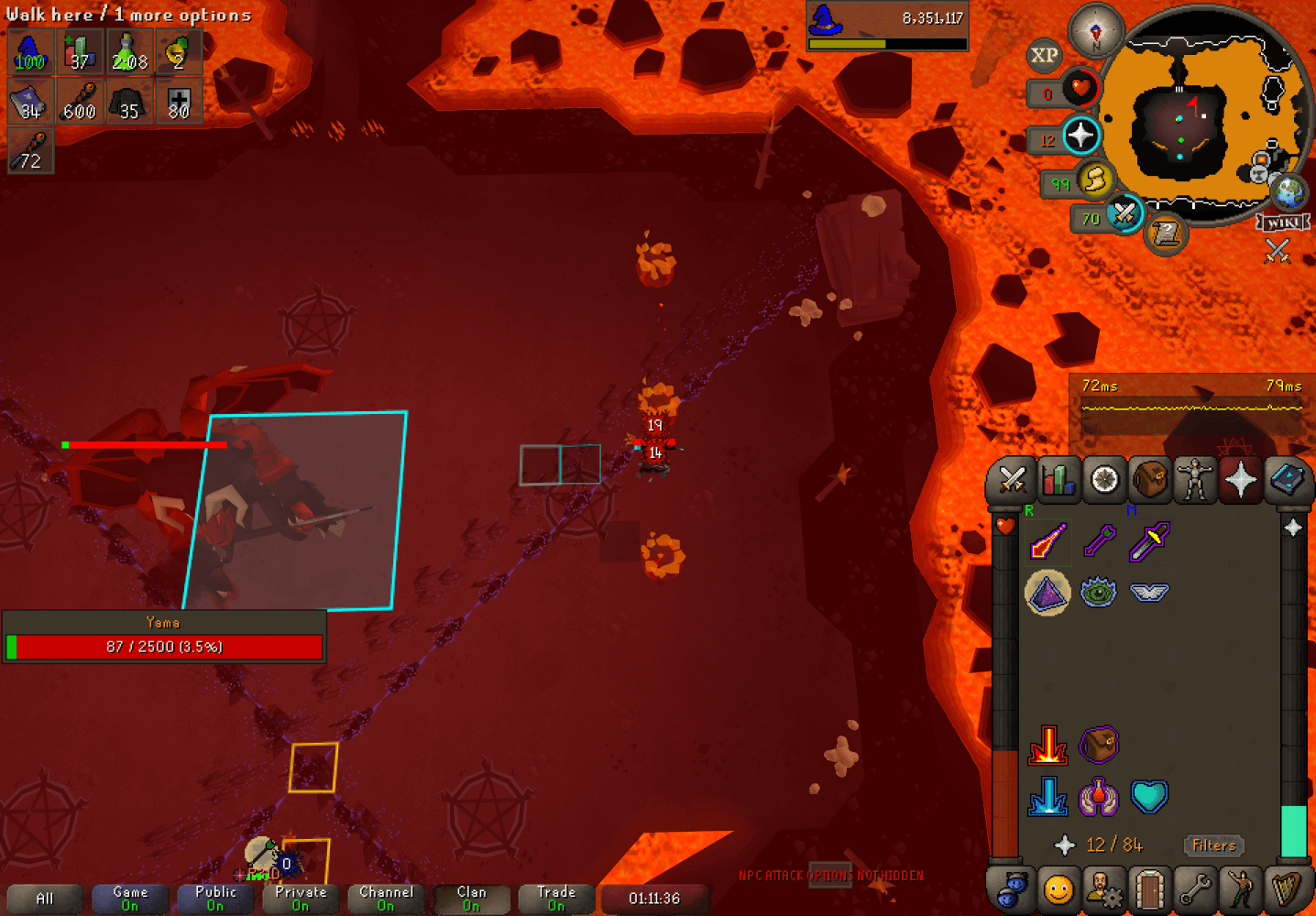Open the Friends list smiley tab
Image resolution: width=1316 pixels, height=916 pixels.
click(1058, 889)
